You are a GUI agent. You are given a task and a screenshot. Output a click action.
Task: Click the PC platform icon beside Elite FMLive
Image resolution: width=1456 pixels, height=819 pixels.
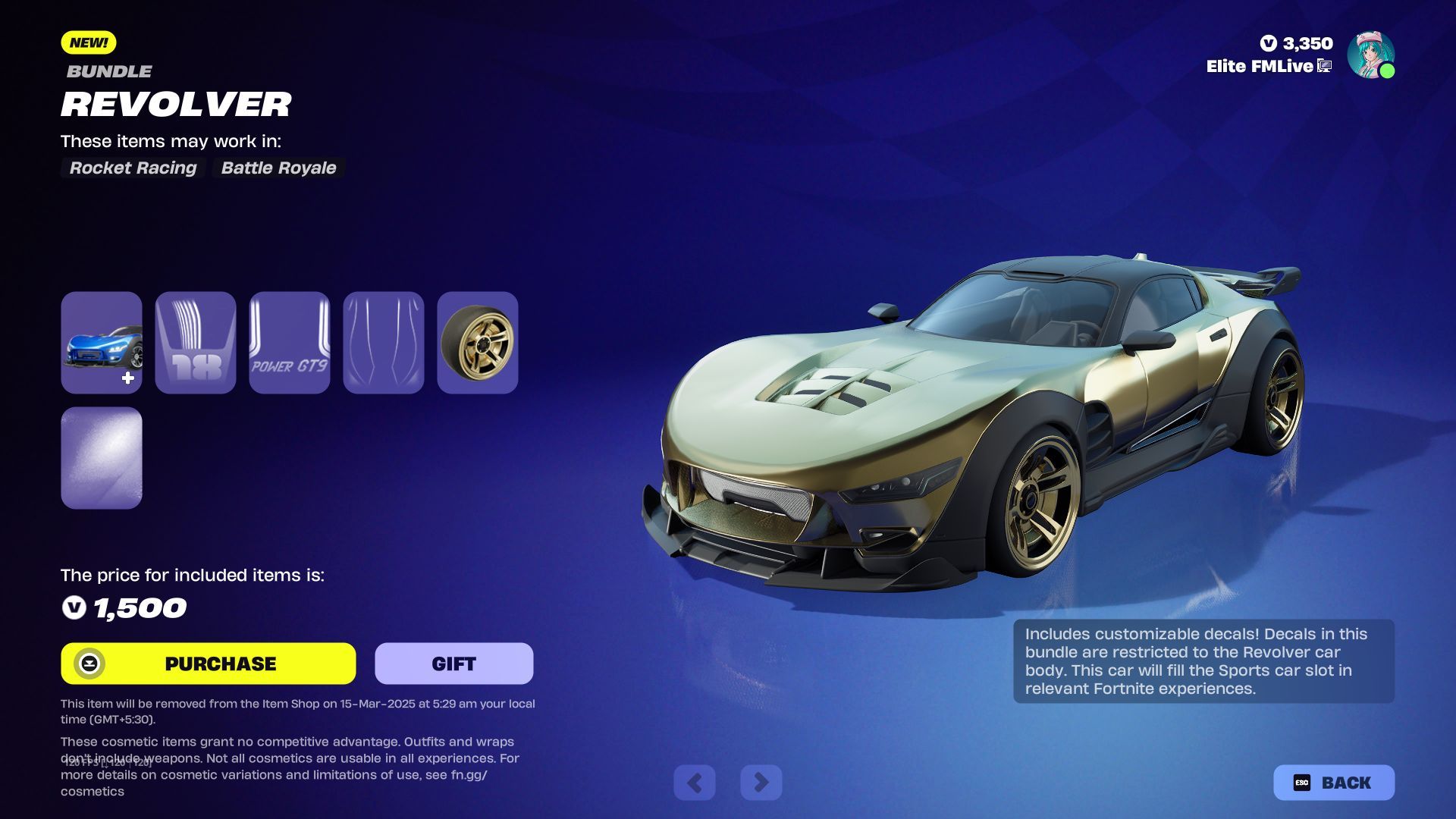[1323, 66]
